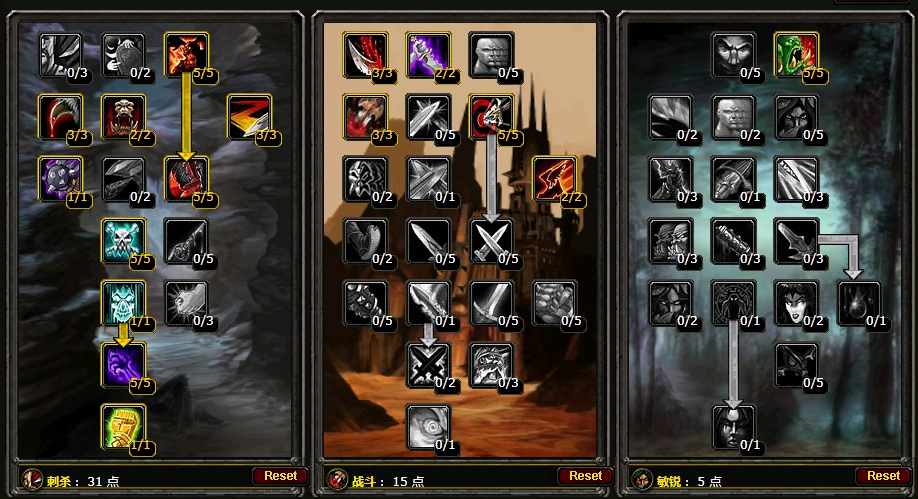Select the golden fist talent in Assassination

pyautogui.click(x=123, y=426)
